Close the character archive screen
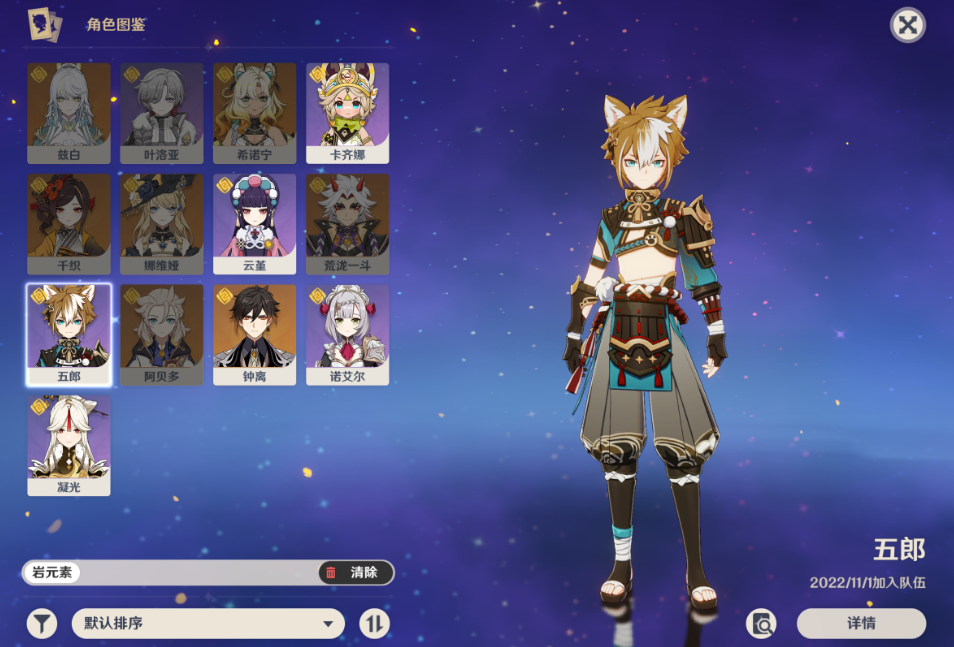 (907, 25)
